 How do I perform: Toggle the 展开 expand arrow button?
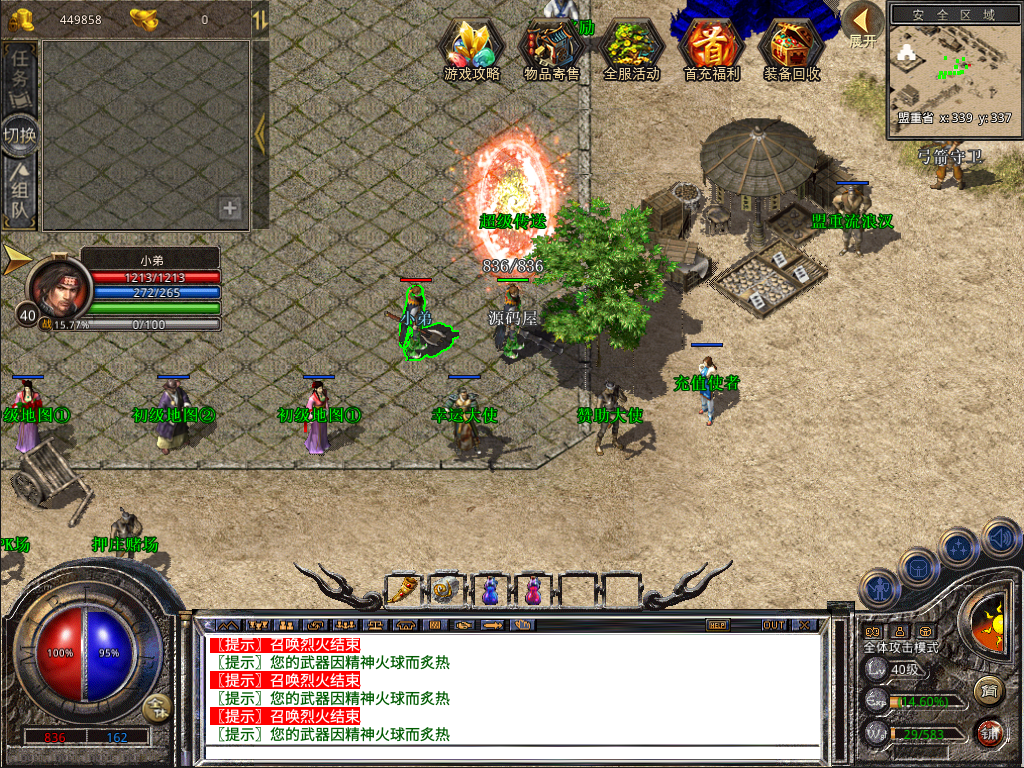(862, 24)
